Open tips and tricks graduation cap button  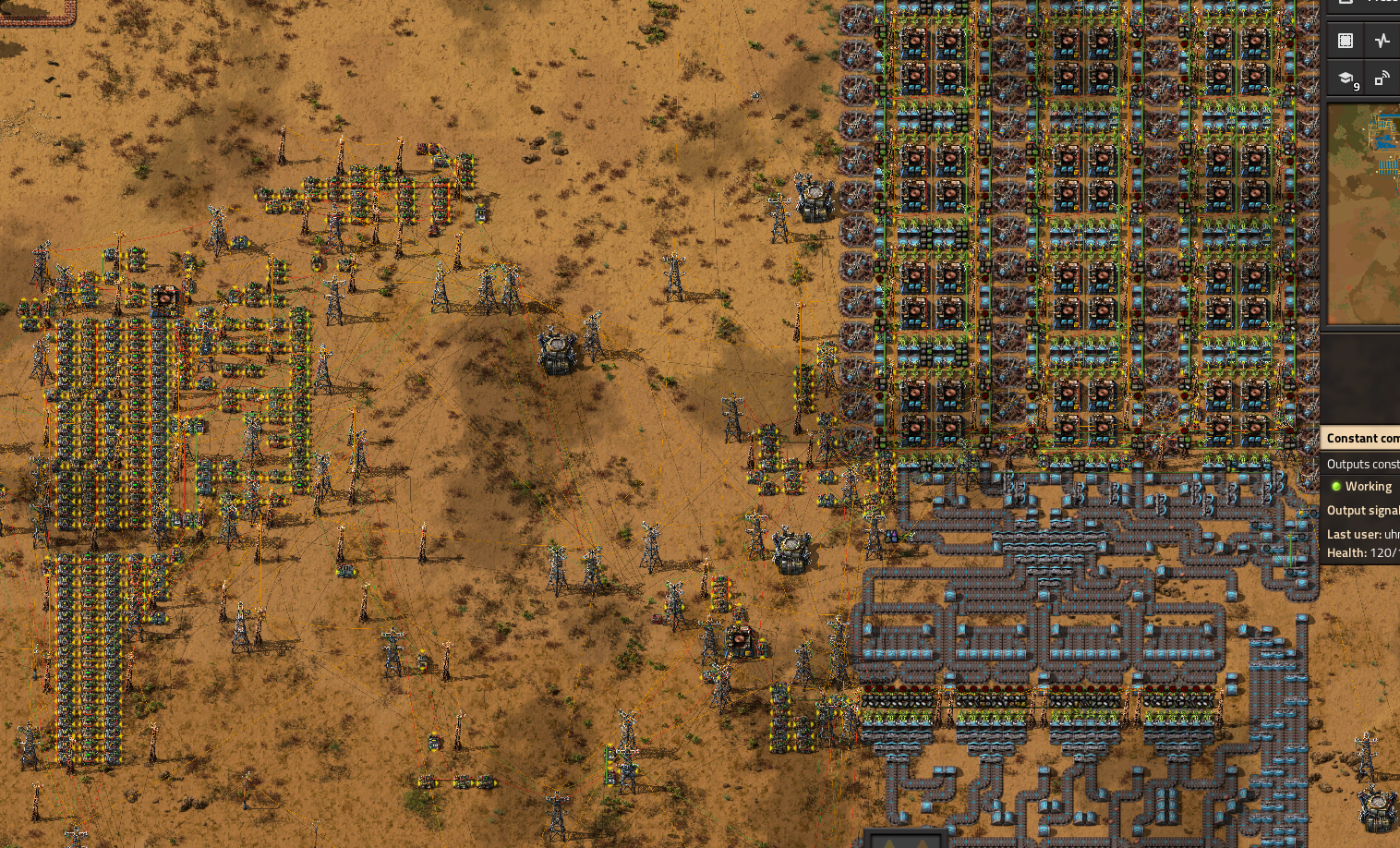coord(1346,79)
